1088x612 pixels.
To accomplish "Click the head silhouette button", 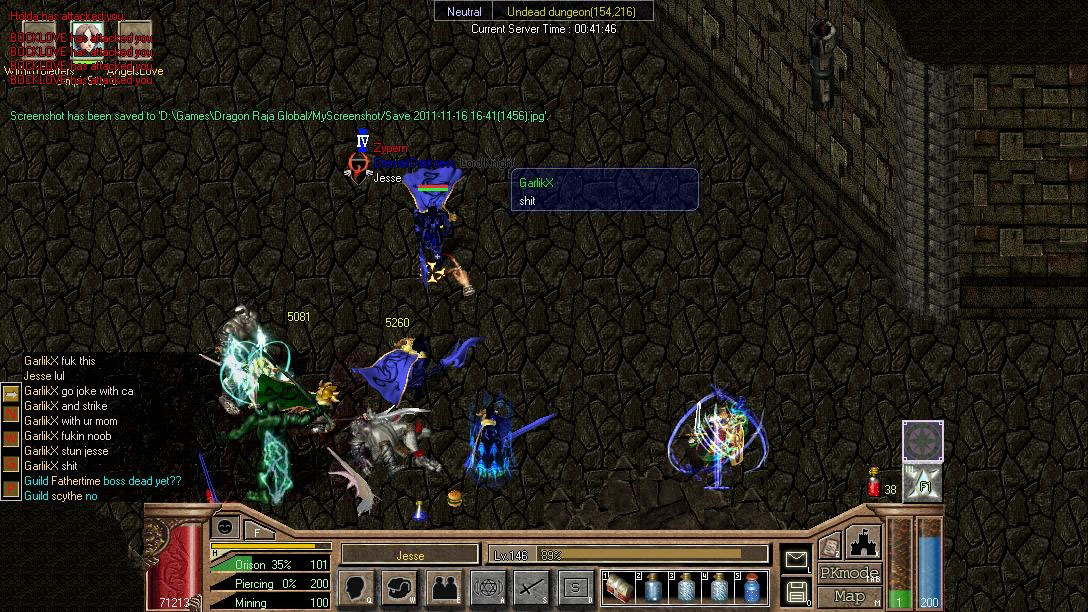I will click(x=357, y=587).
